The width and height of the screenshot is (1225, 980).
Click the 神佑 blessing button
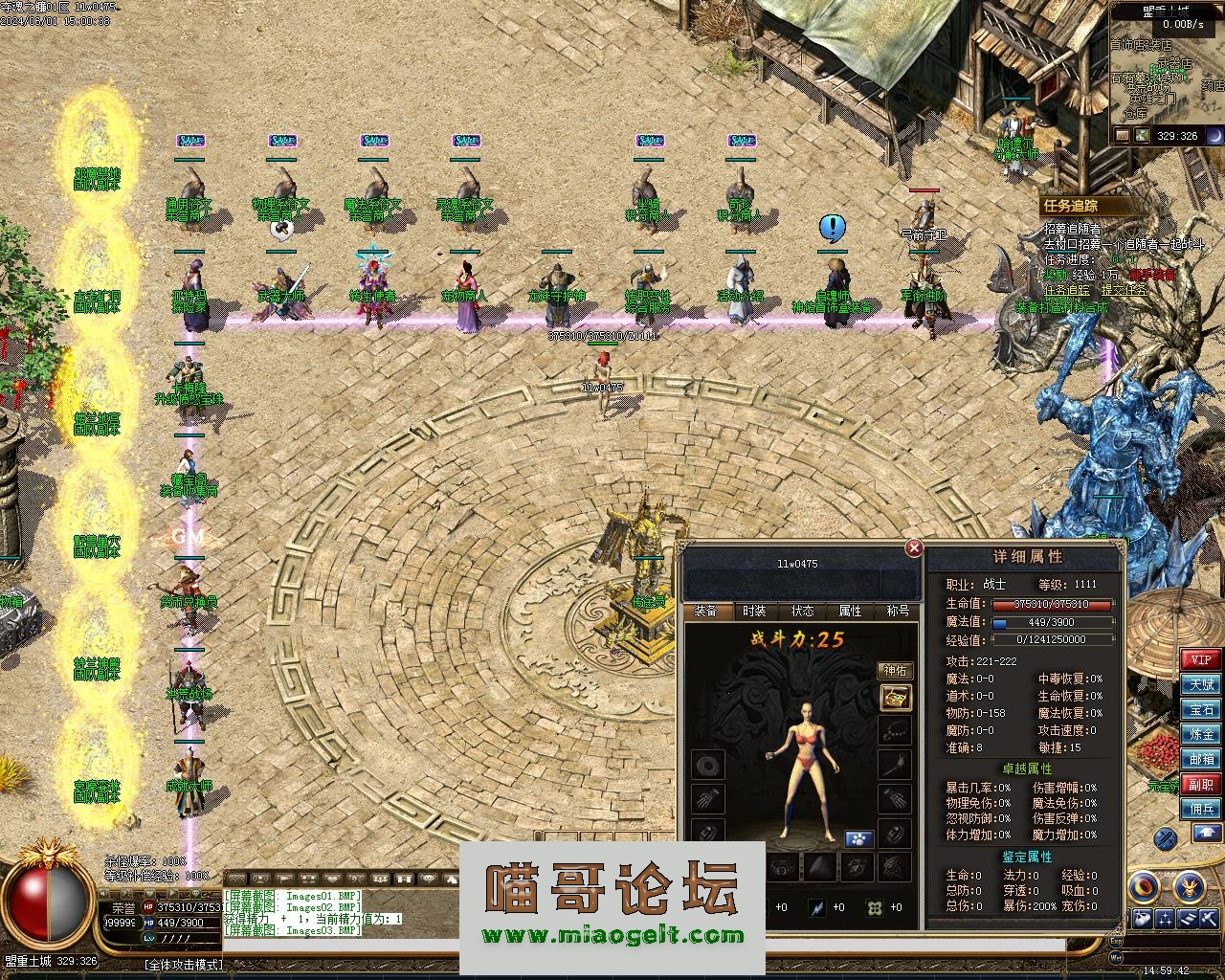pos(896,671)
